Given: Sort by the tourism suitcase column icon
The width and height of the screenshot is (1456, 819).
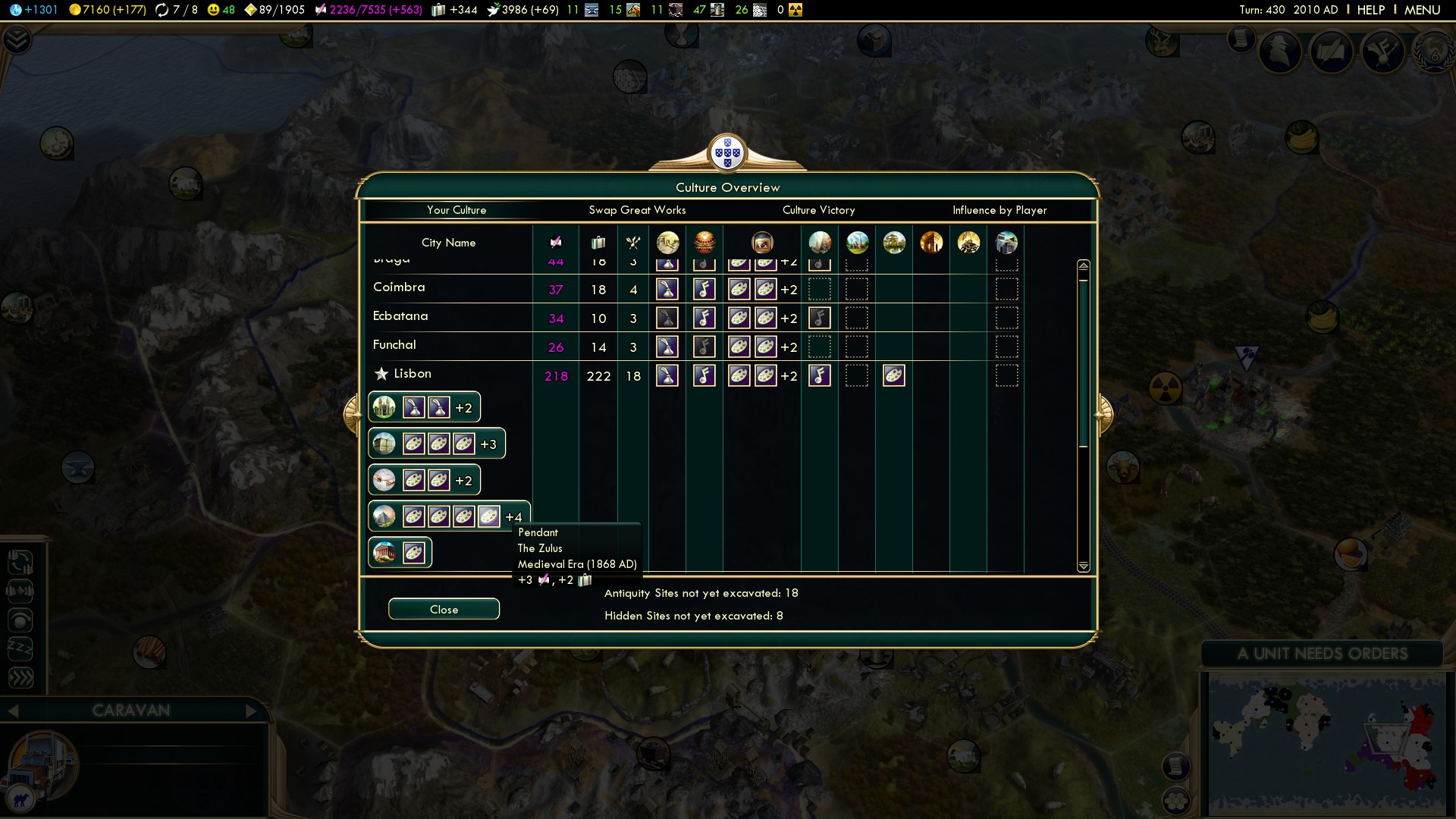Looking at the screenshot, I should point(598,243).
